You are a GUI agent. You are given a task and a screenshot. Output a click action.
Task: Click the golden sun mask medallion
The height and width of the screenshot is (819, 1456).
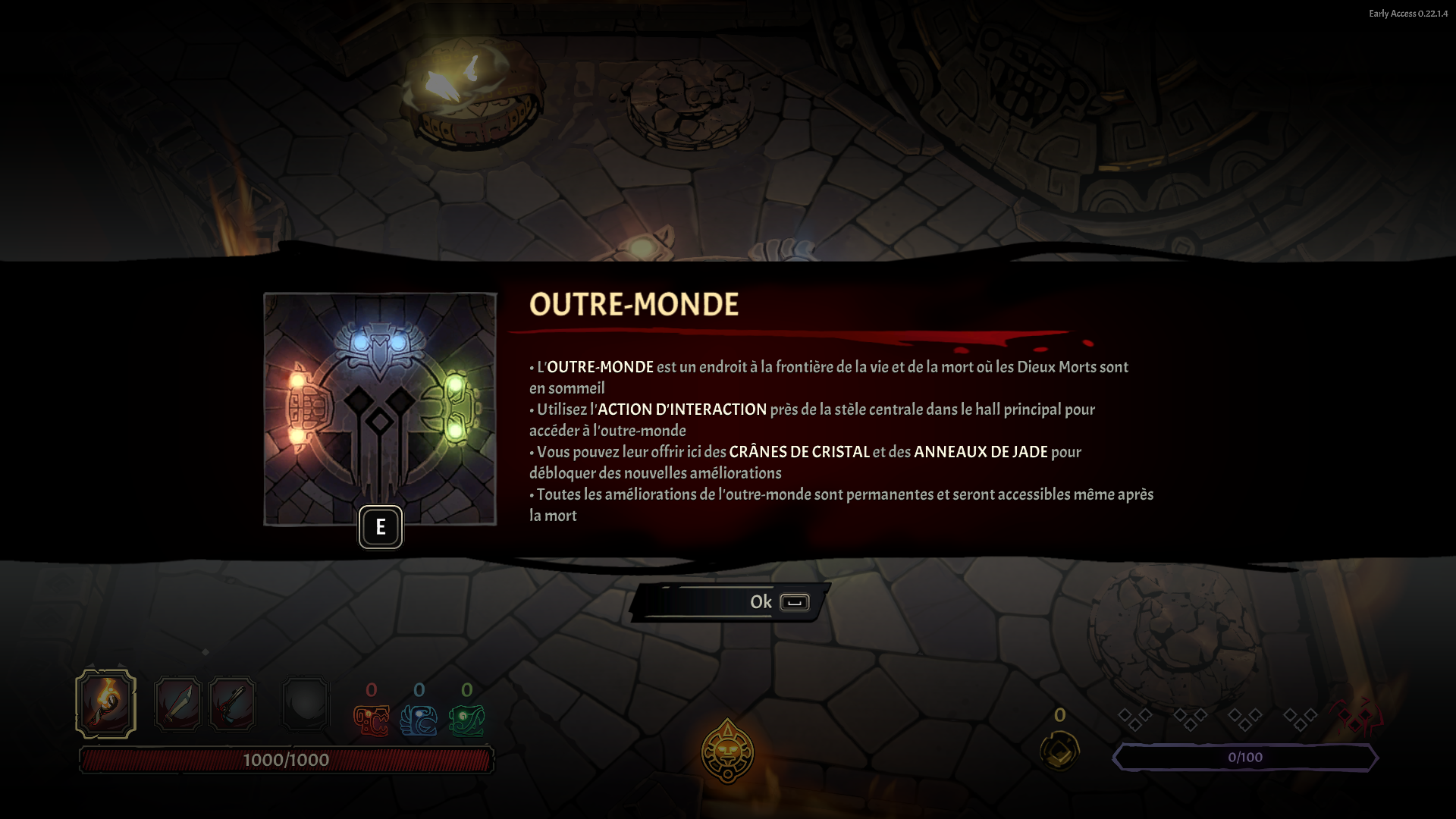click(x=727, y=752)
